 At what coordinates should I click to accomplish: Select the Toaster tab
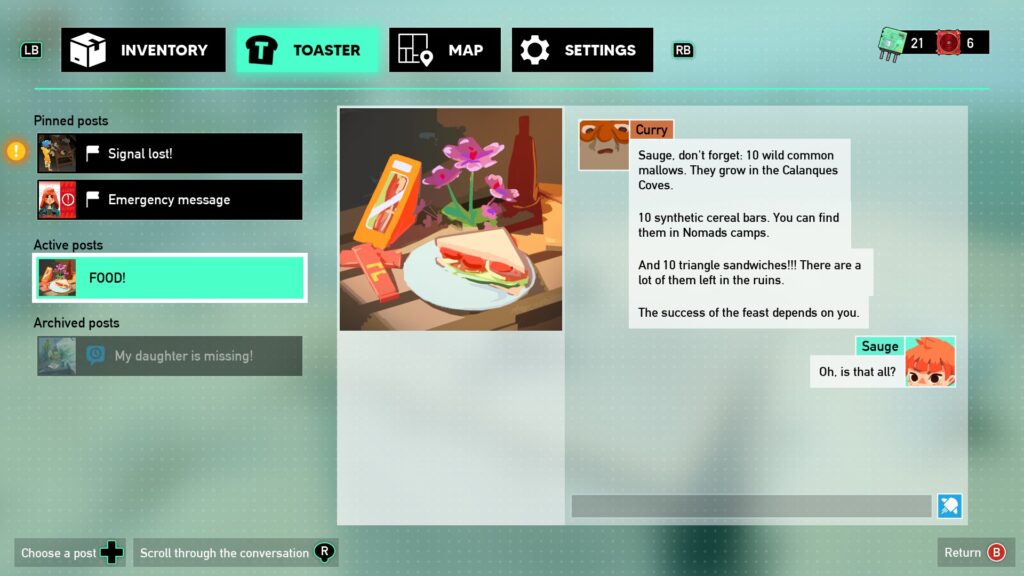click(x=307, y=50)
